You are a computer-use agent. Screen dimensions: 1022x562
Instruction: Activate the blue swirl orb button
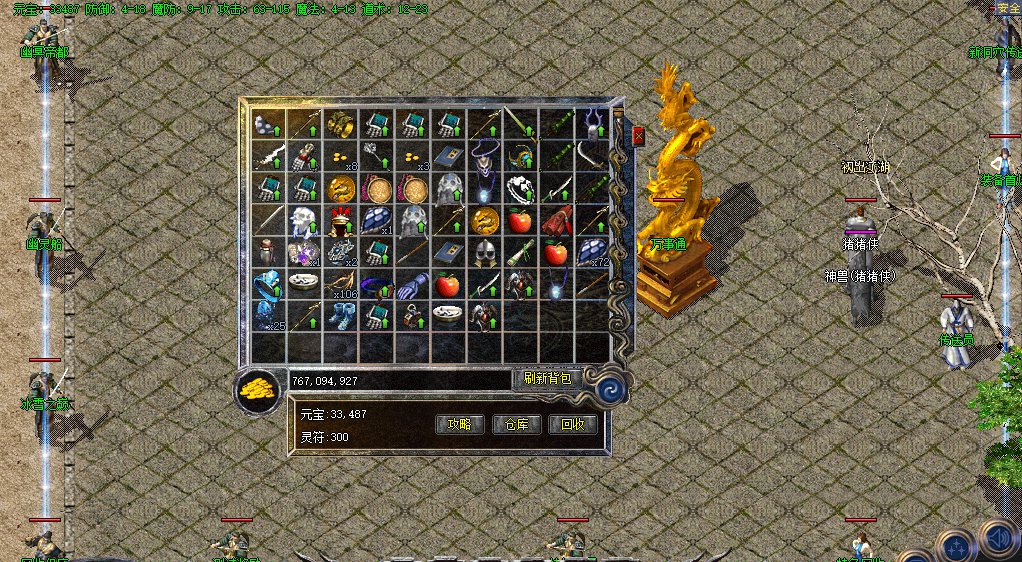[606, 387]
